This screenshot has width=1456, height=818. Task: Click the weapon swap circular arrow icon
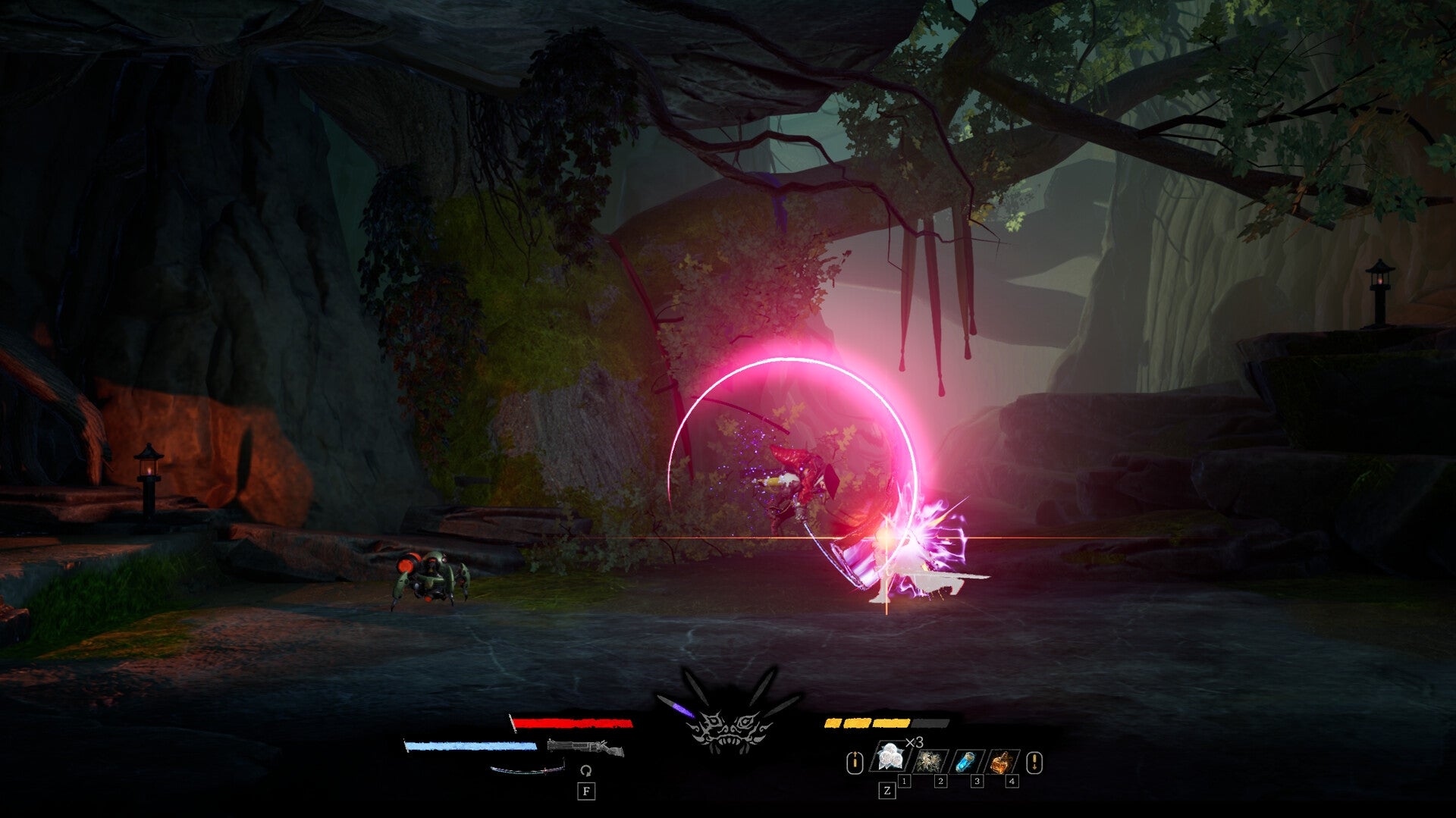pos(586,769)
